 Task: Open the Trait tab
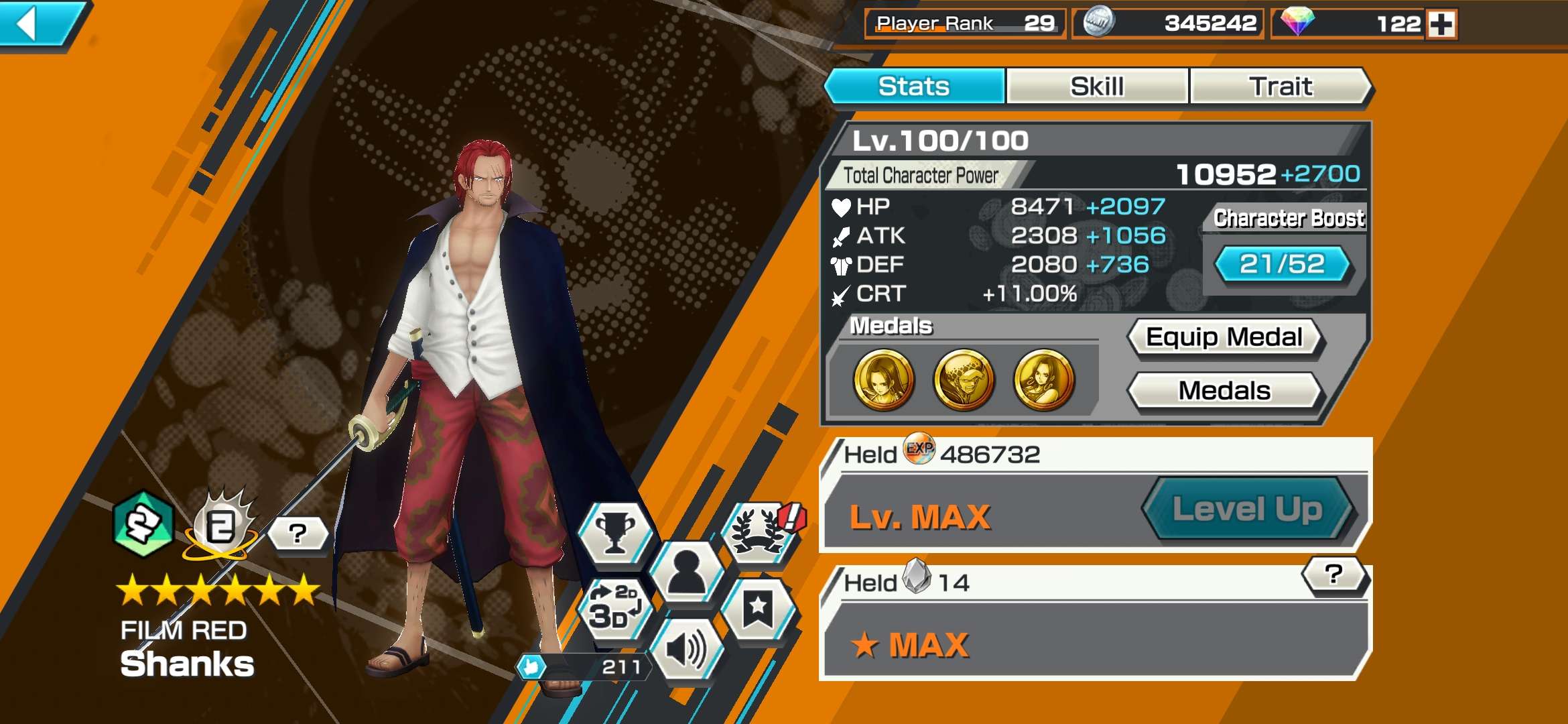(x=1280, y=86)
